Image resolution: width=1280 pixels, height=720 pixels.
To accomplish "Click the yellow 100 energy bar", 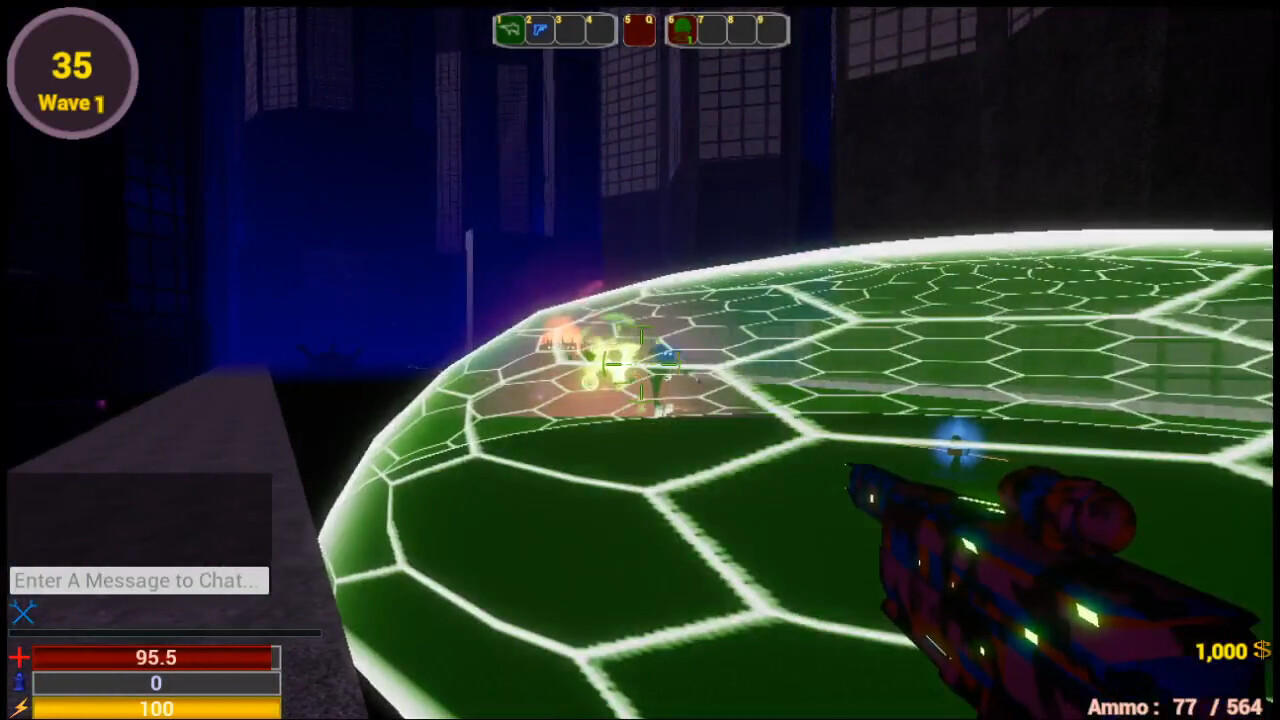I will click(x=155, y=709).
